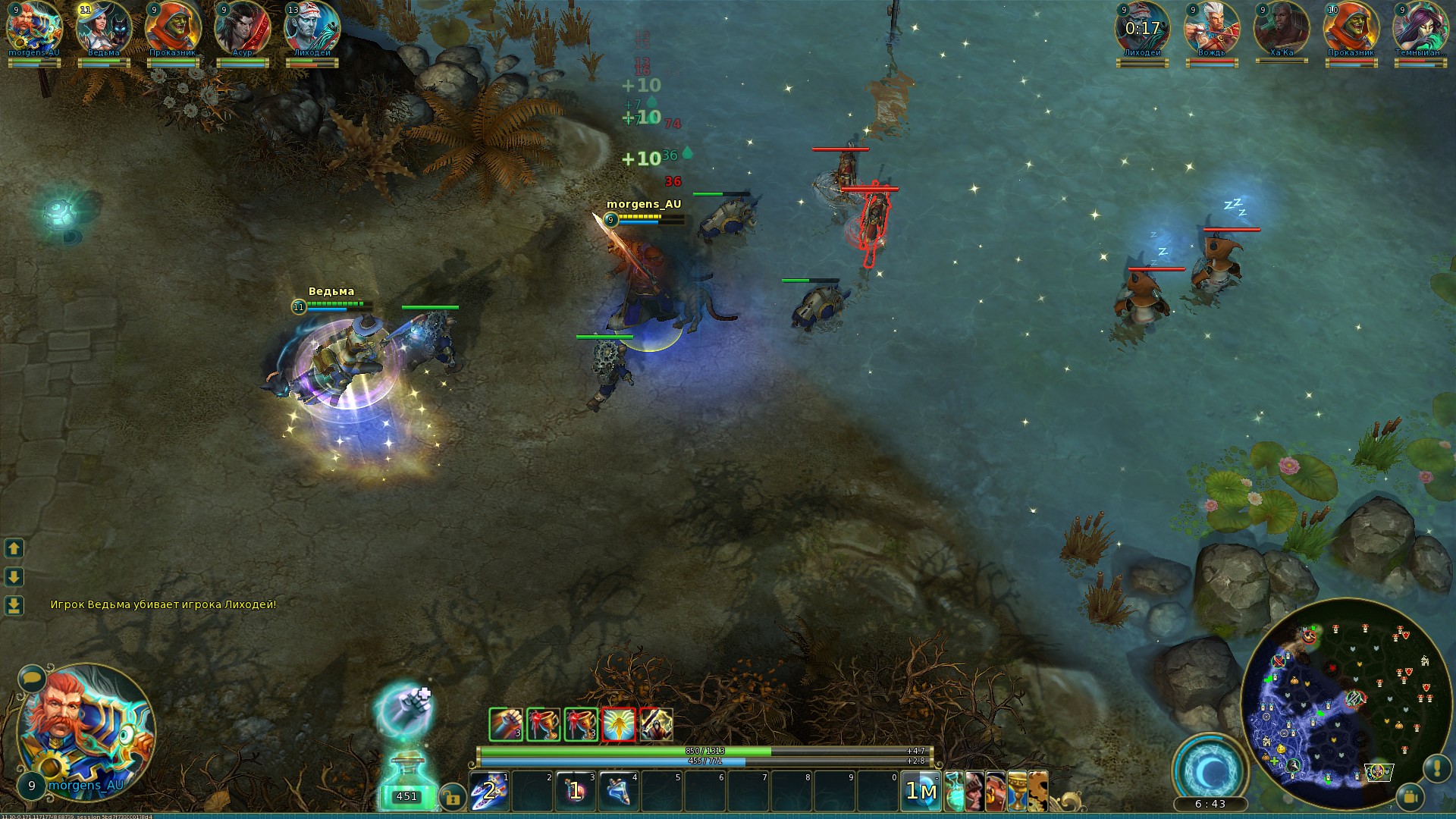Select ally Асур's portrait in top bar
Screen dimensions: 1456x819
click(243, 29)
